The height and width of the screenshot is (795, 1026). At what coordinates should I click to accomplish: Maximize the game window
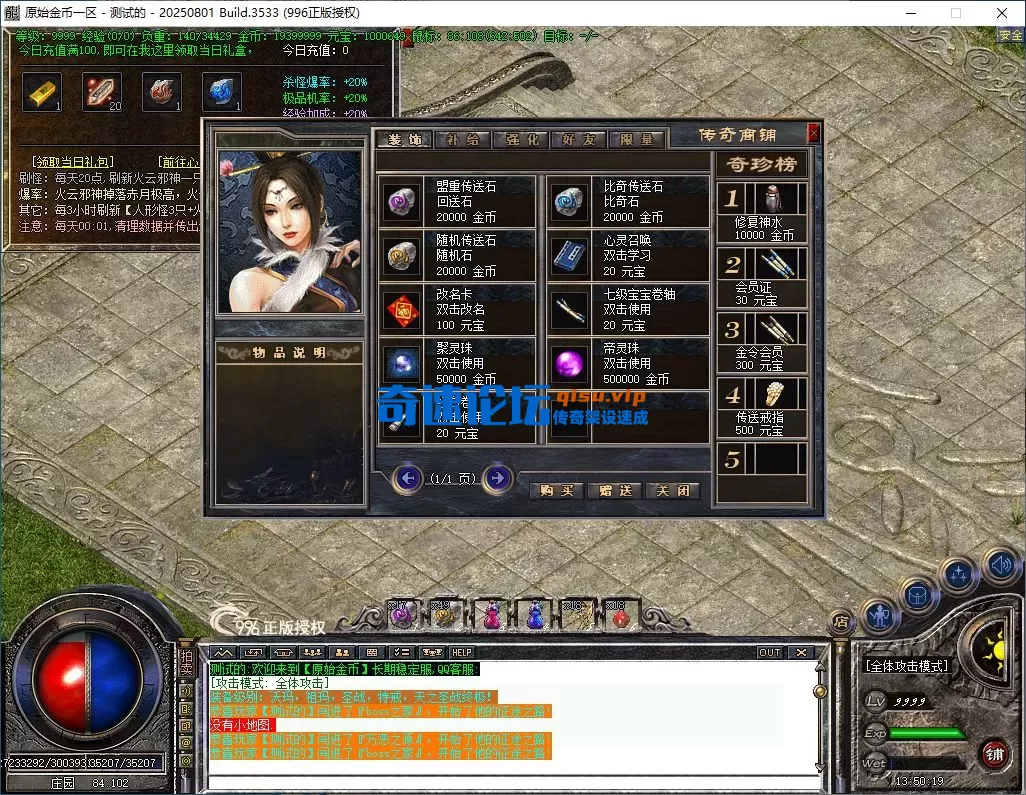click(x=955, y=13)
